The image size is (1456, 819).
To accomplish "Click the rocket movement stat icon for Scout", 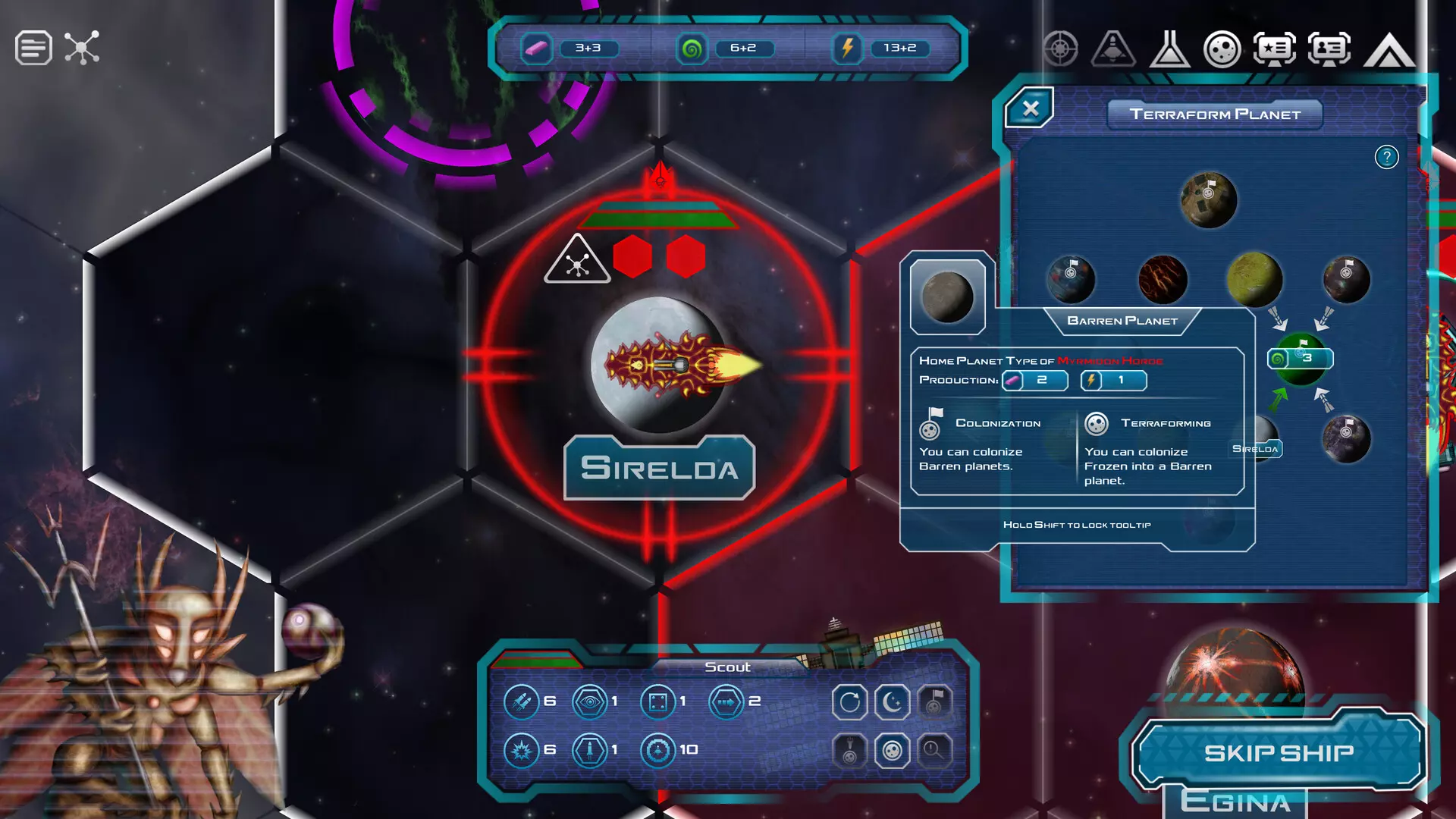I will coord(523,701).
